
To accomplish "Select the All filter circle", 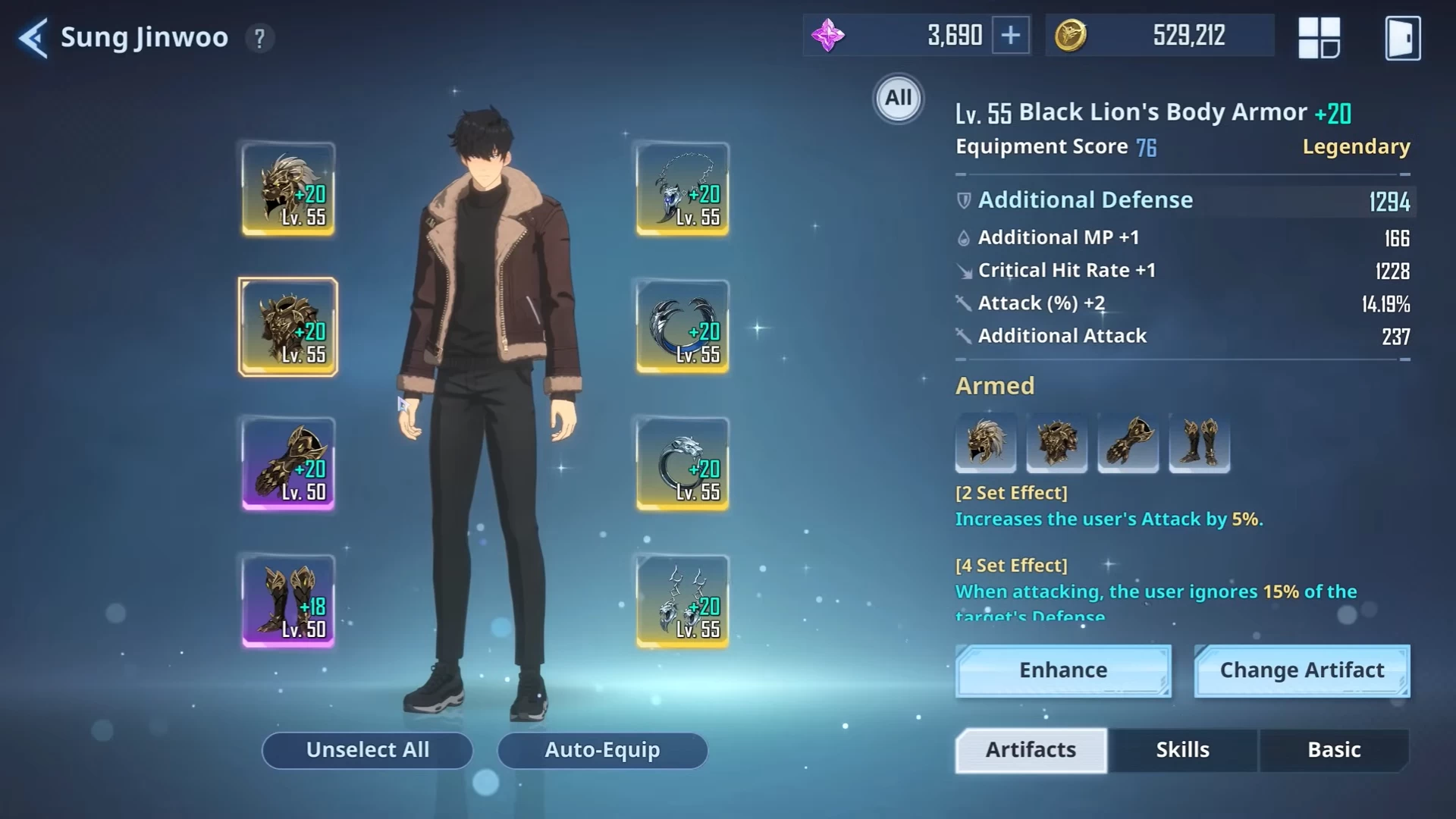I will (898, 99).
